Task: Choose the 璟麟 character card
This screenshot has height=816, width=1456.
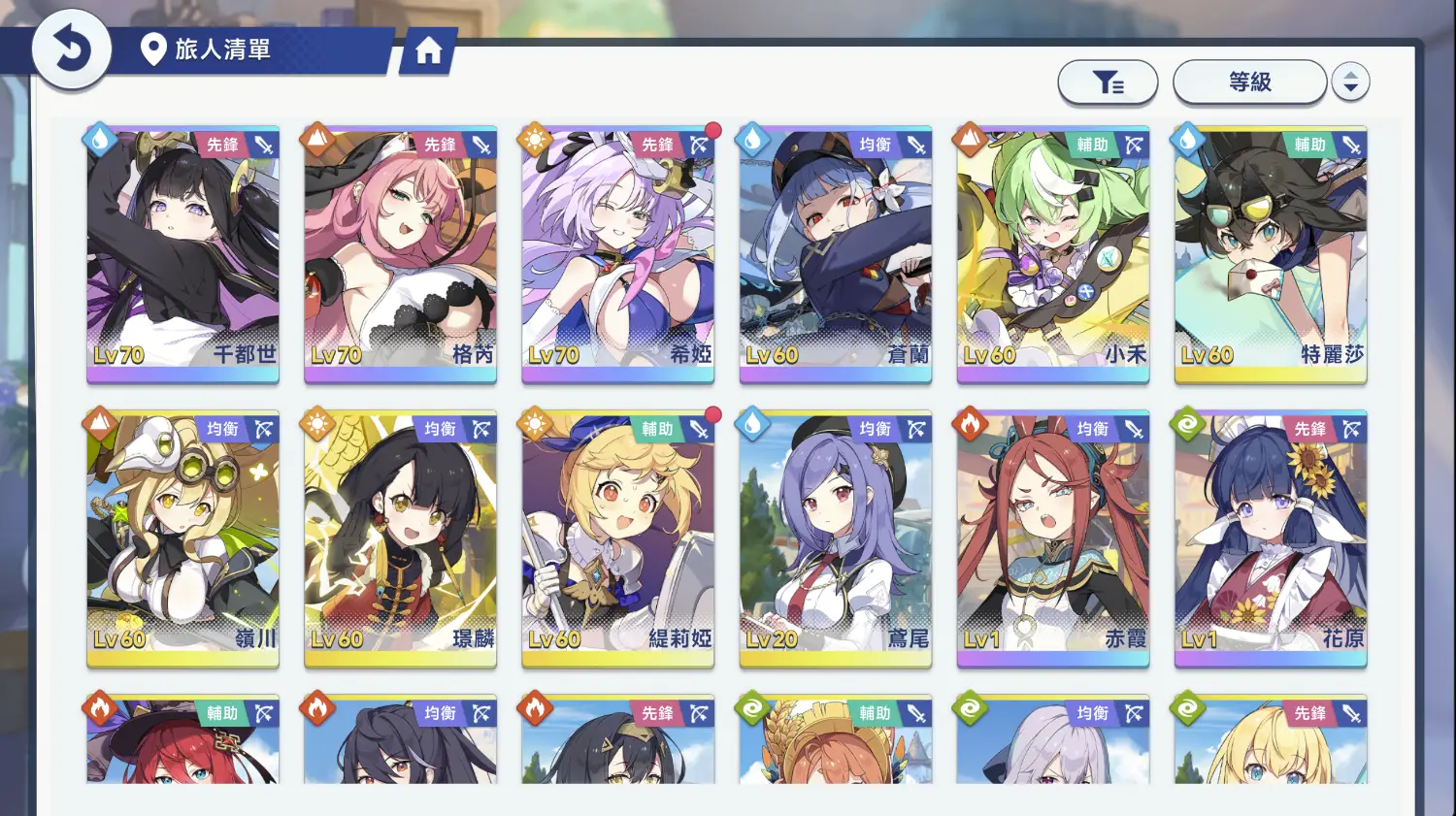Action: [x=401, y=537]
